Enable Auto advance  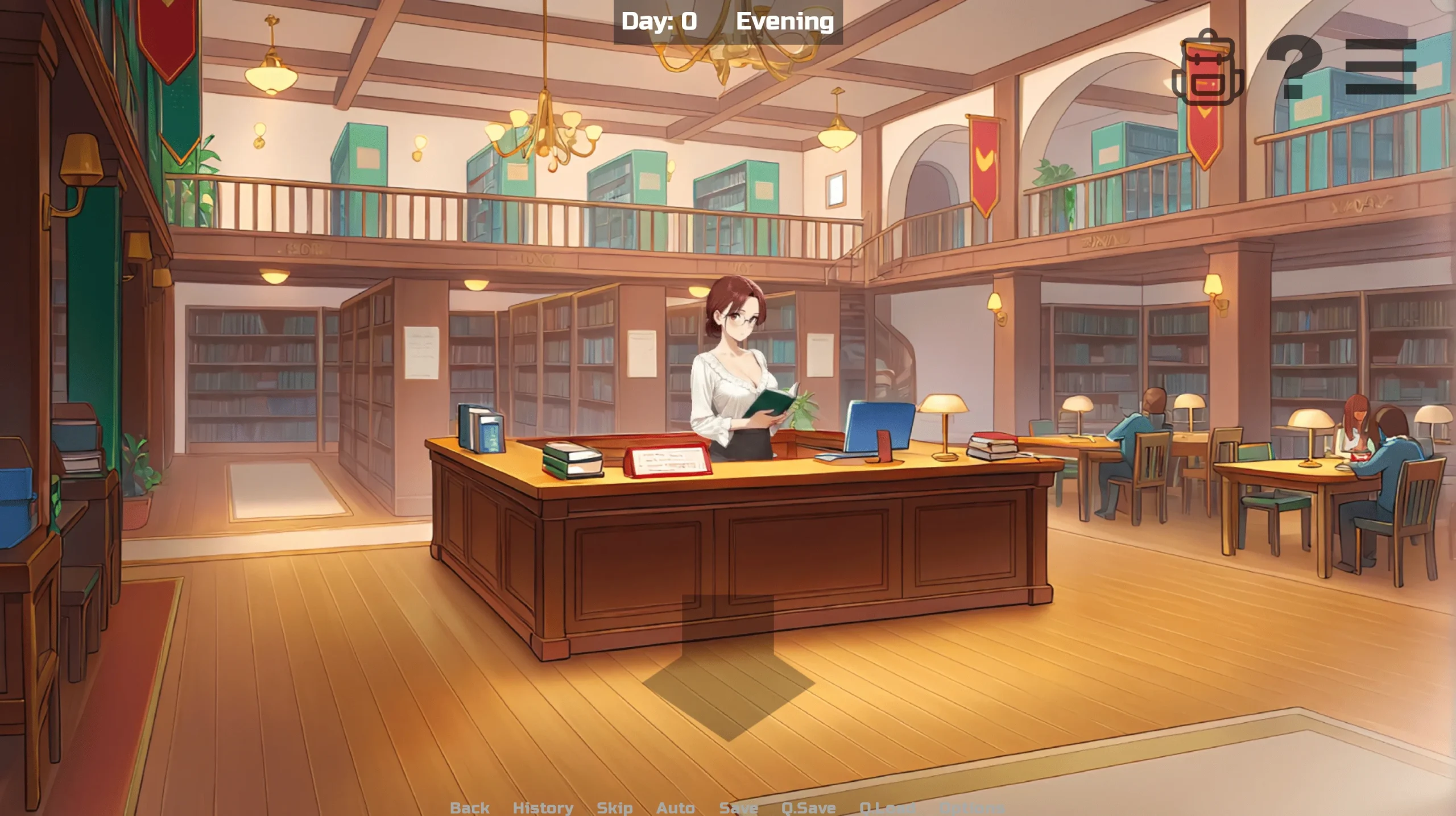coord(675,807)
